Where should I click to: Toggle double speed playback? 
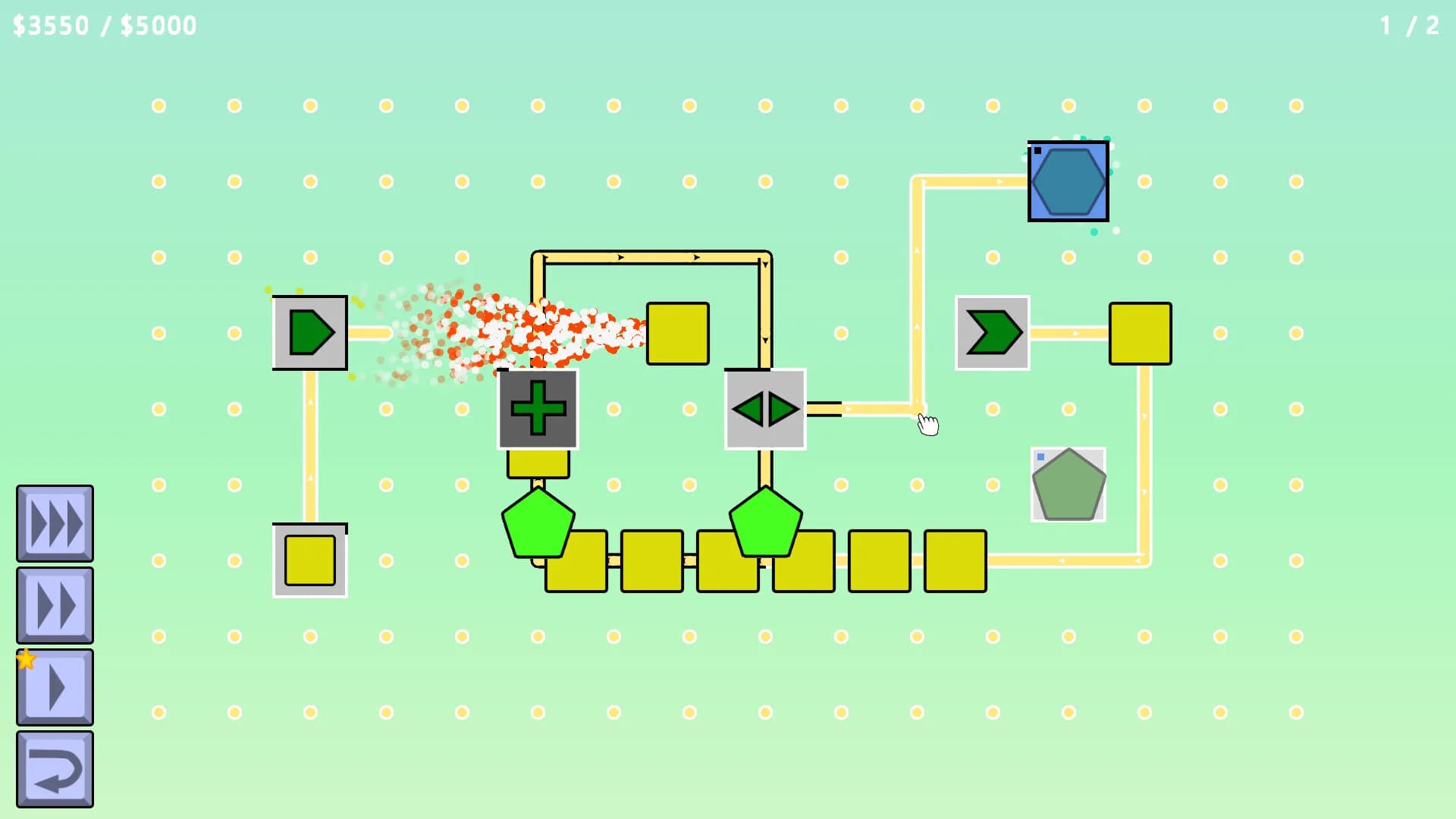point(54,603)
